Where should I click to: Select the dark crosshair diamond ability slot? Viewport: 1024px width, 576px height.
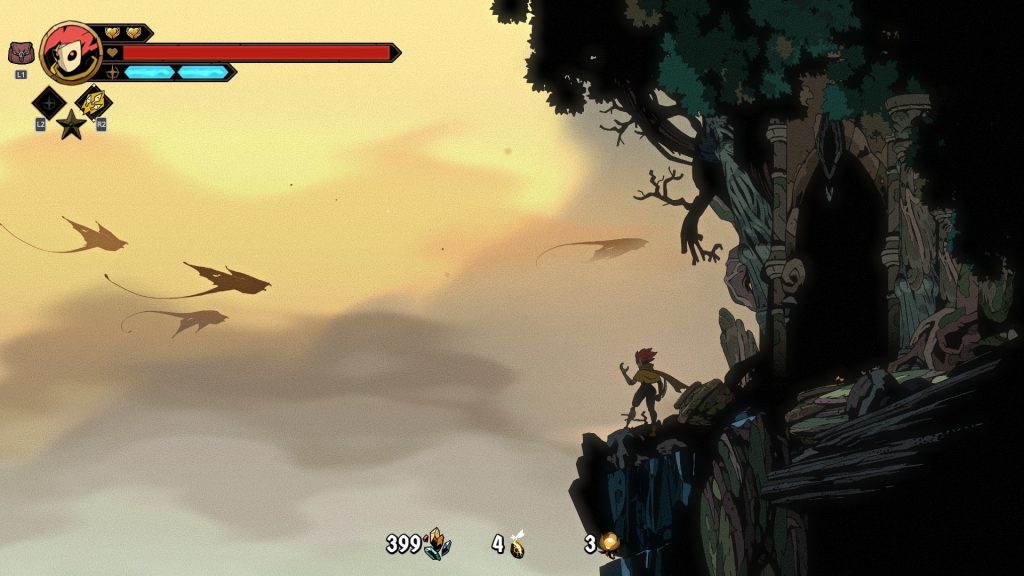[x=48, y=102]
